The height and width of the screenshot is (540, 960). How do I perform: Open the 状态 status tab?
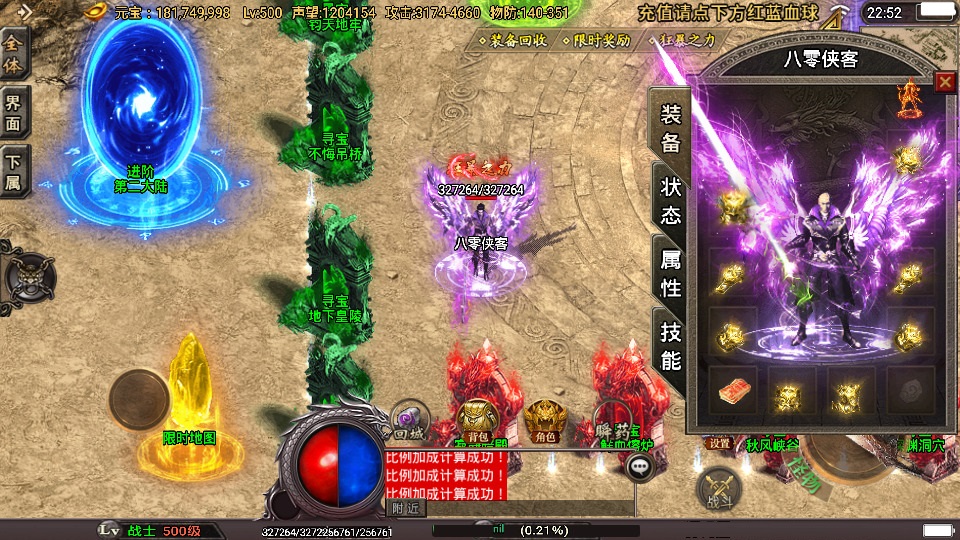pos(670,200)
